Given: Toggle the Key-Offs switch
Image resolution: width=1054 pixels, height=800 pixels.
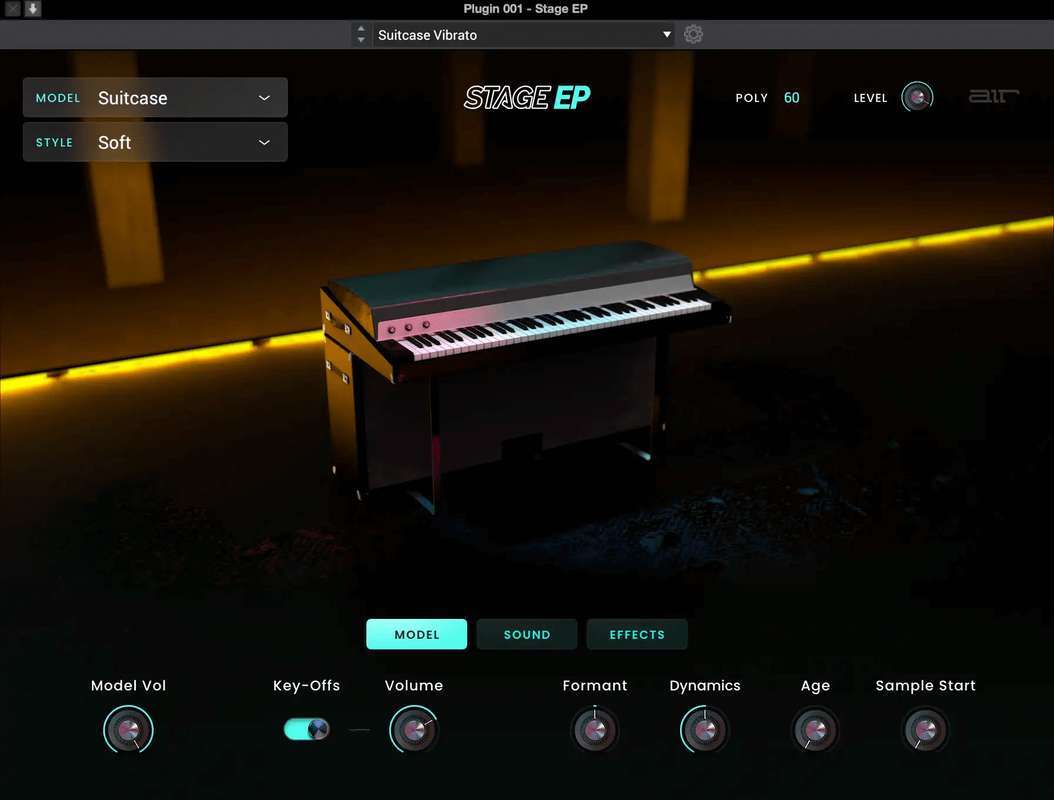Looking at the screenshot, I should (x=306, y=729).
